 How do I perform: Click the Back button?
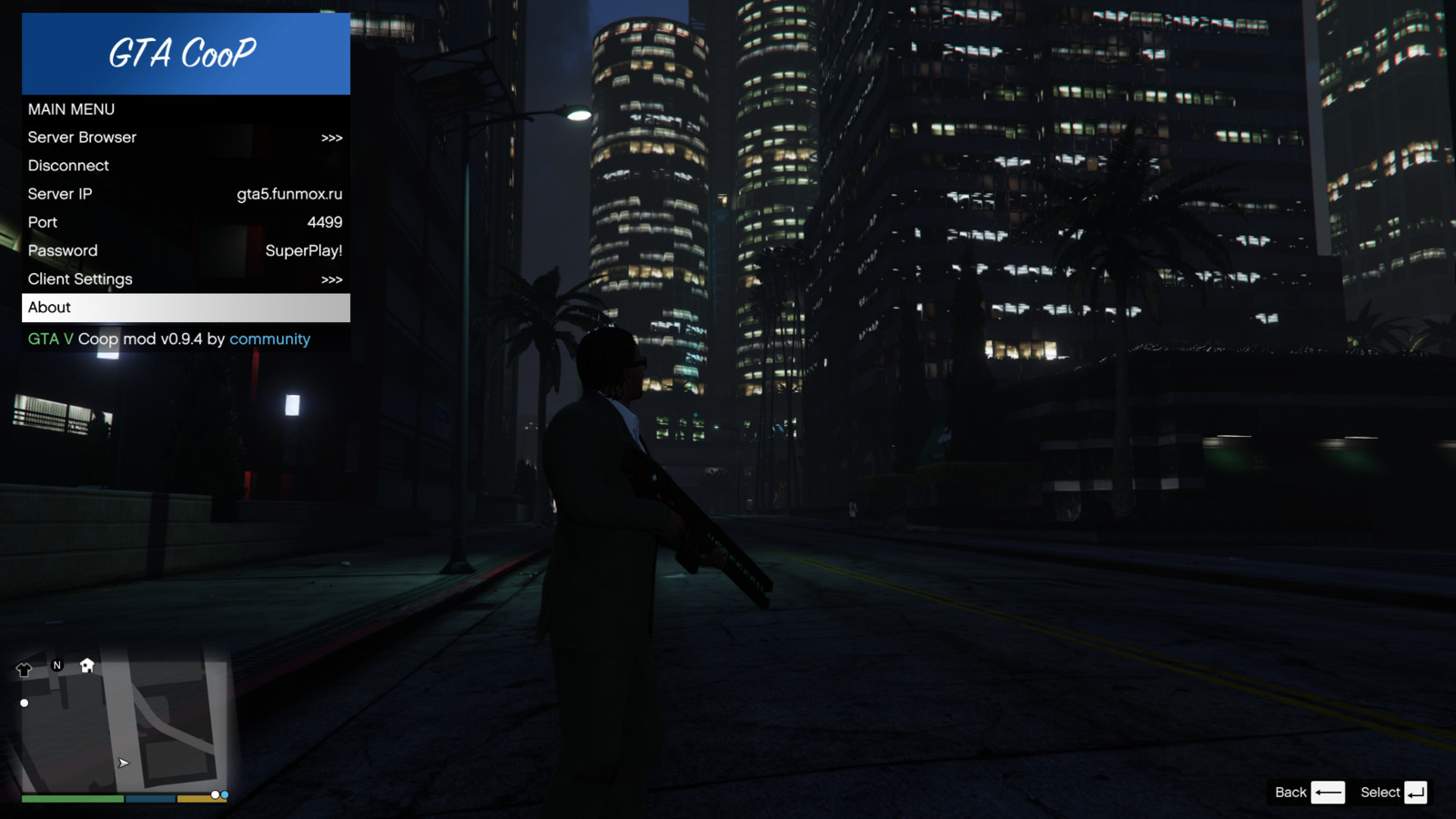point(1309,793)
